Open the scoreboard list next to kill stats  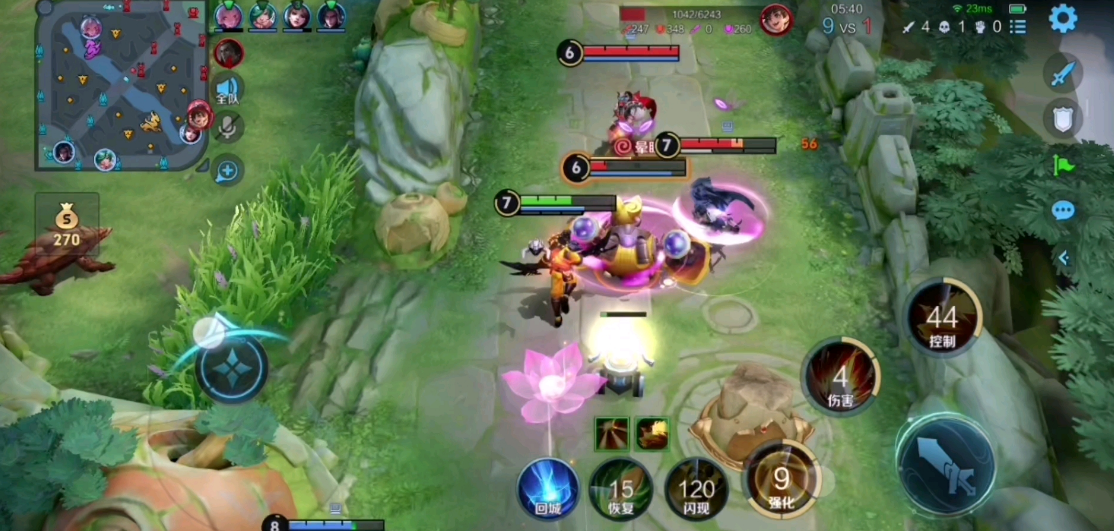click(1018, 27)
